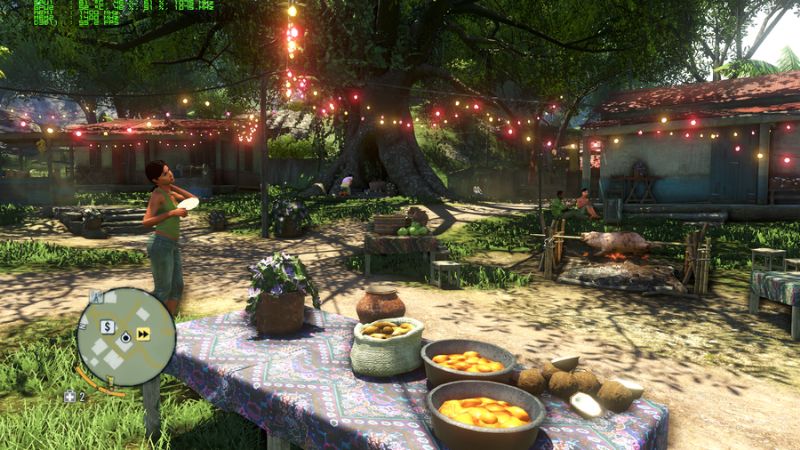Select the medkit syringe icon
Screen dimensions: 800x450
click(70, 396)
